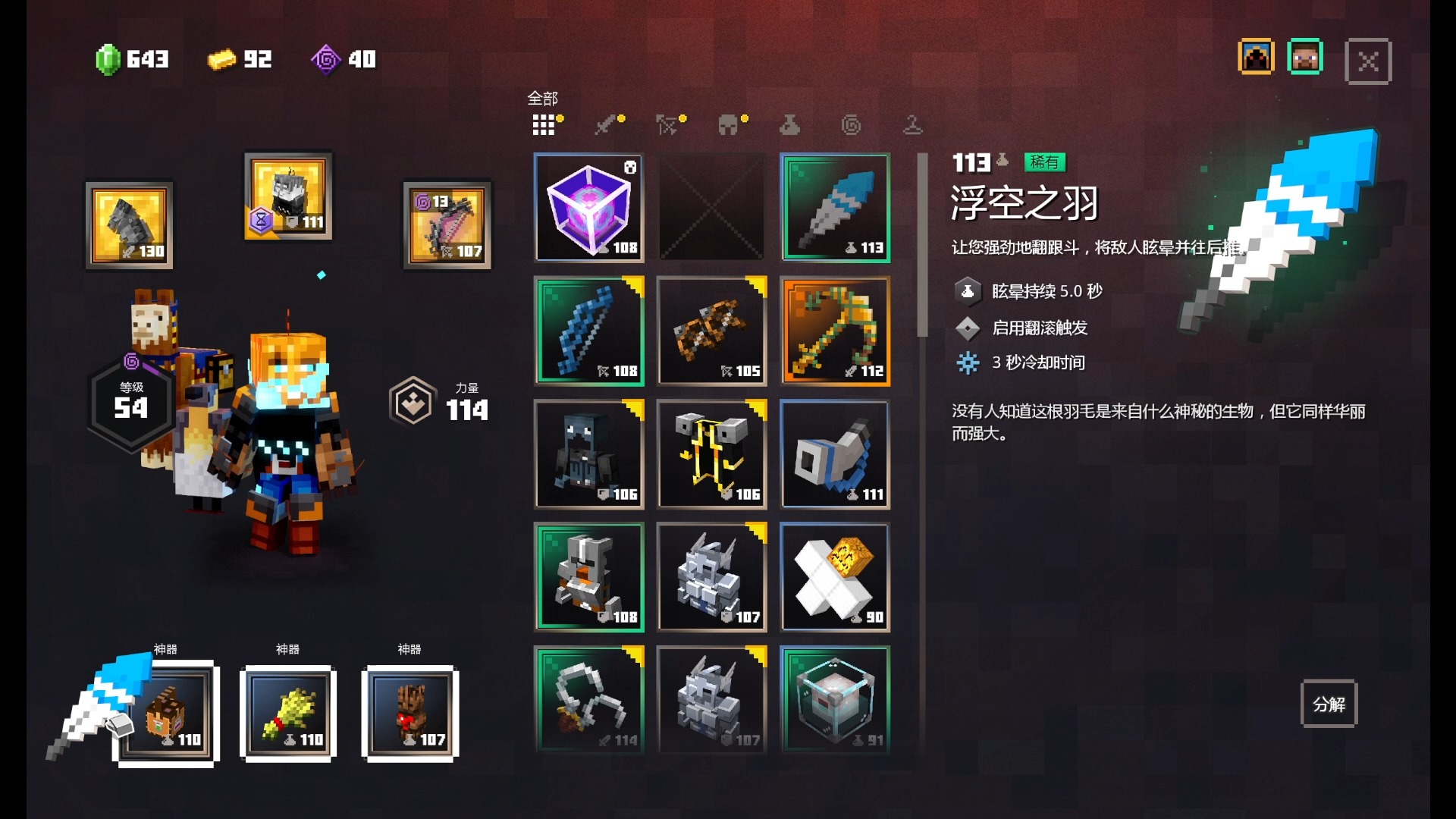The height and width of the screenshot is (819, 1456).
Task: Close inventory with the X button
Action: pyautogui.click(x=1367, y=61)
